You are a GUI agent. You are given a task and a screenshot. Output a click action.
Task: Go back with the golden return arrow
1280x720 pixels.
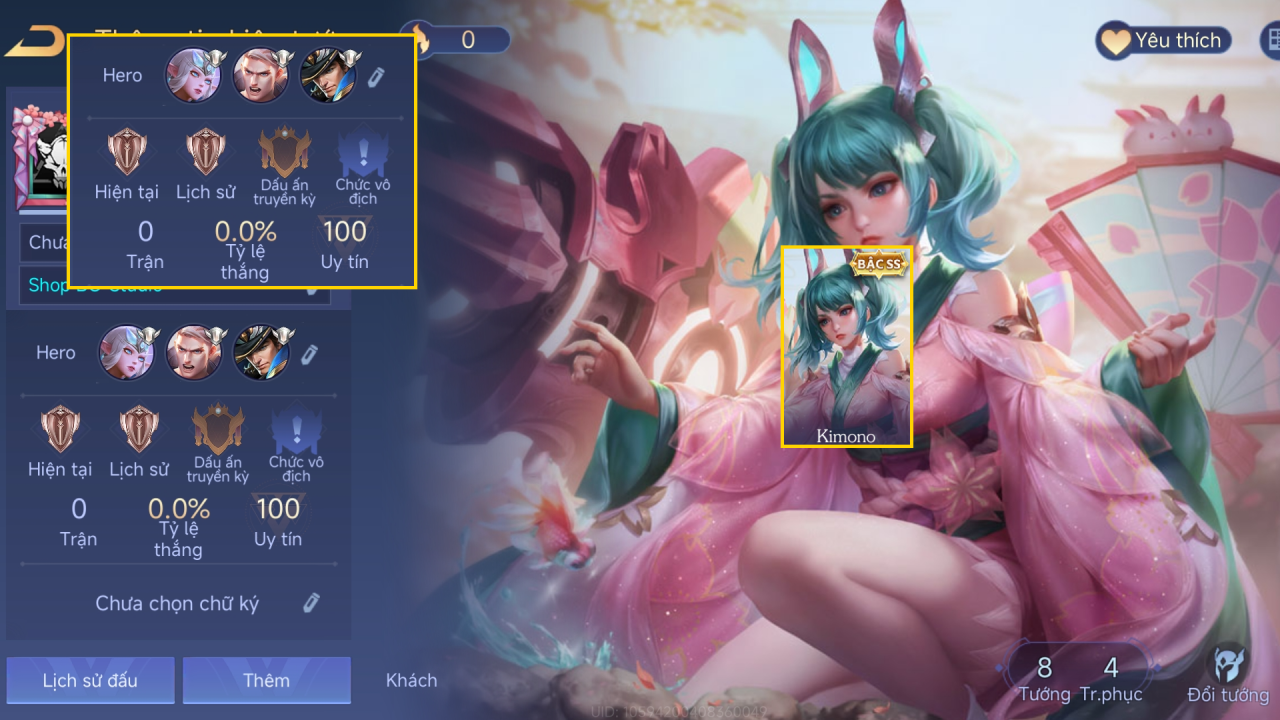coord(34,42)
